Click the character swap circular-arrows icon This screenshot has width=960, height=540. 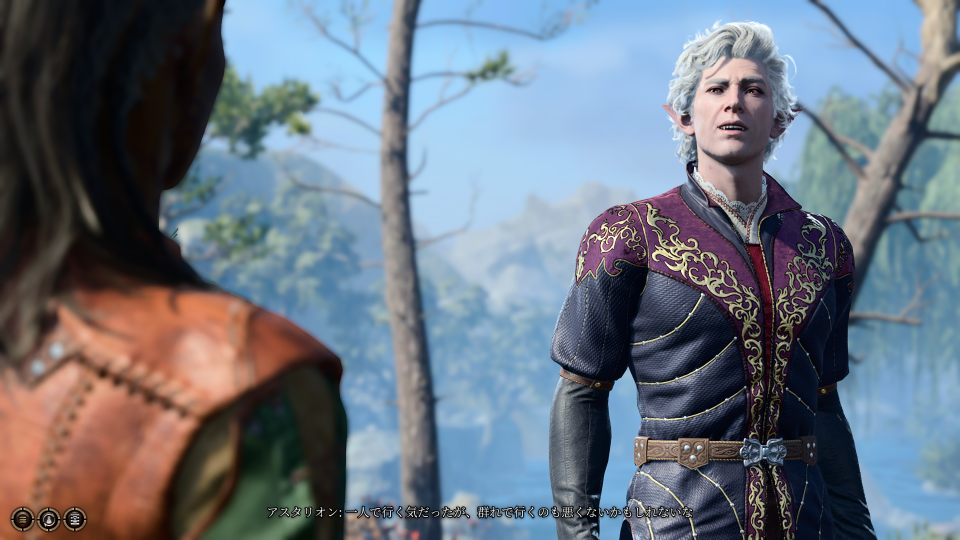pos(48,519)
